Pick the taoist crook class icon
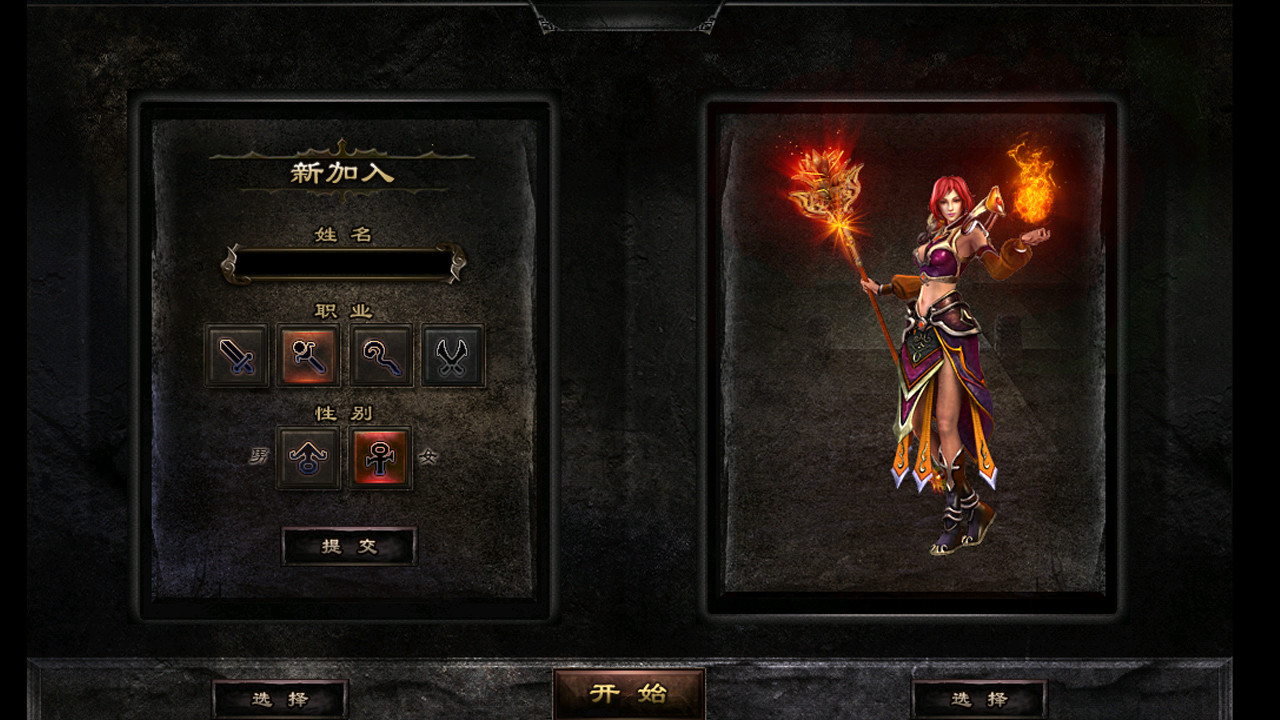The height and width of the screenshot is (720, 1280). 380,357
